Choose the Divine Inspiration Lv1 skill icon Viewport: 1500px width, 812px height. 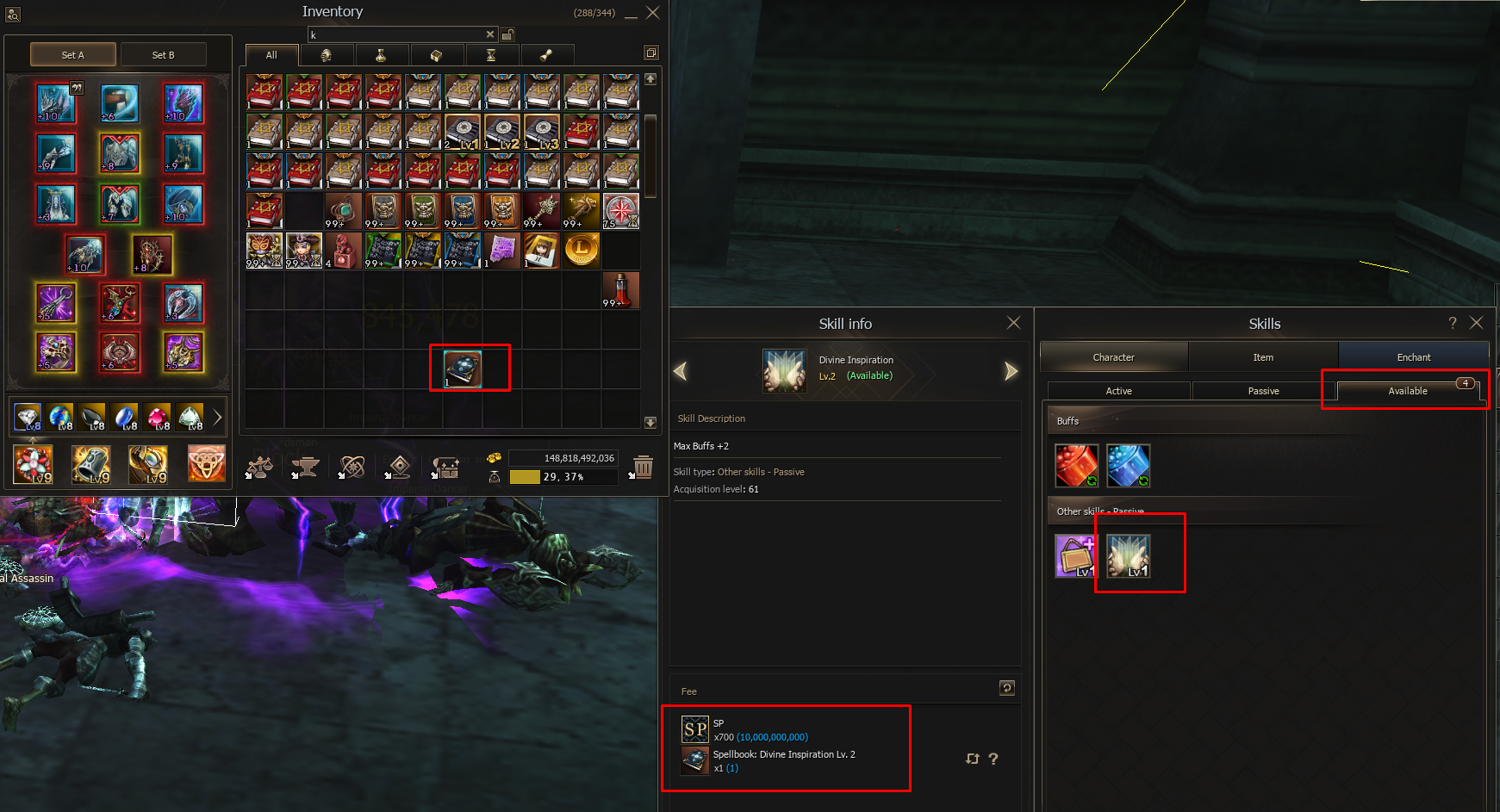point(1128,555)
